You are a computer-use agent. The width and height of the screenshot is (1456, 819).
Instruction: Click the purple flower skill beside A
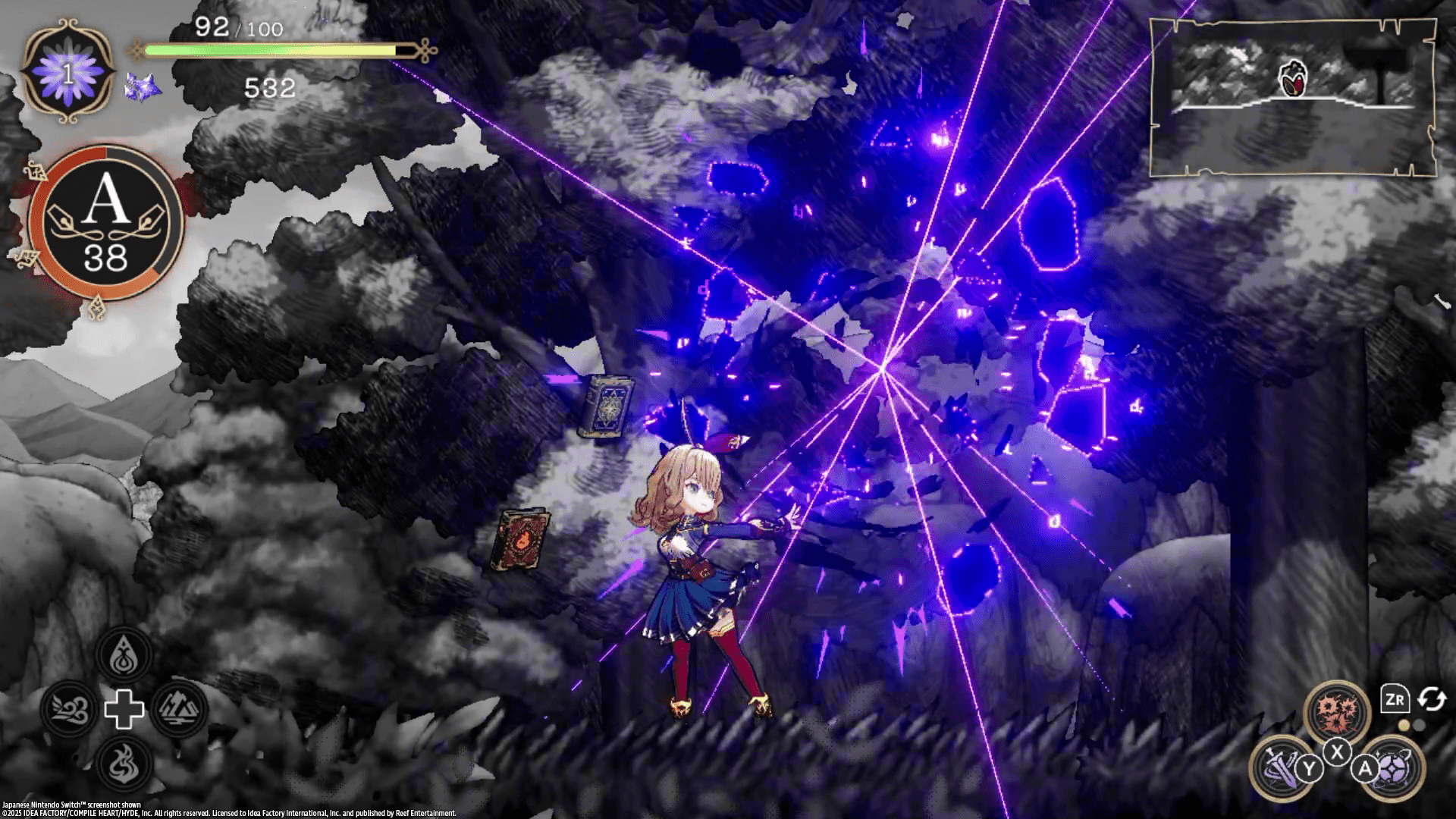[1393, 768]
